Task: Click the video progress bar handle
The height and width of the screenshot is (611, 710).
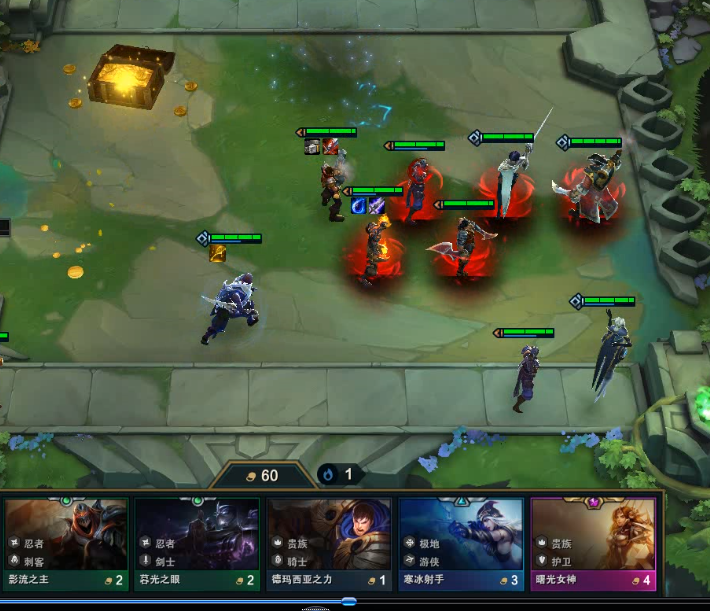Action: 348,601
